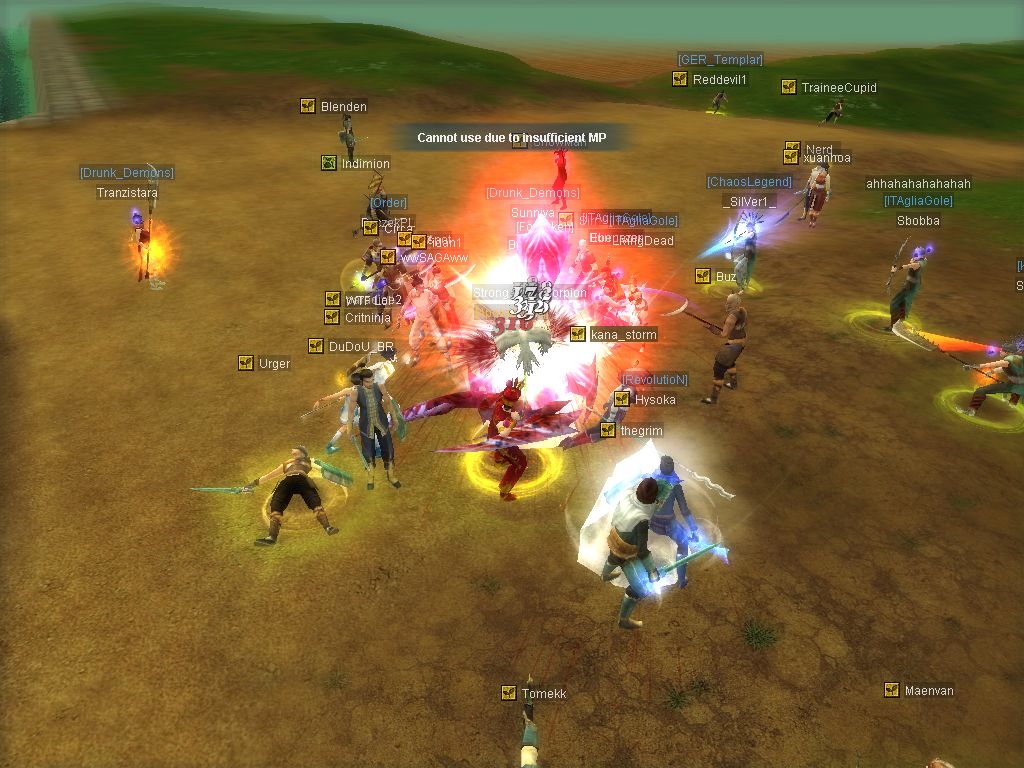Screen dimensions: 1024x768
Task: Target the Critninja nameplate
Action: pyautogui.click(x=367, y=318)
